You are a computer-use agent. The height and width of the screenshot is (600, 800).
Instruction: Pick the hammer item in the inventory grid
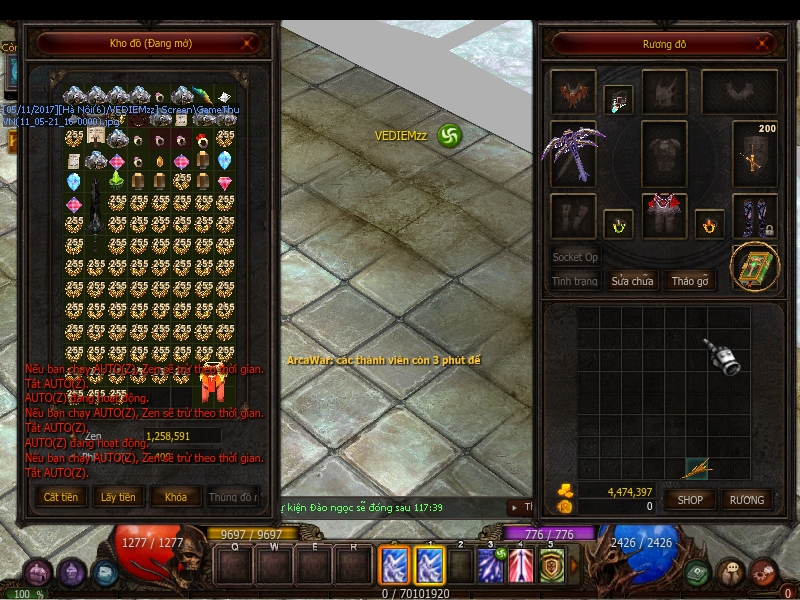click(x=720, y=356)
